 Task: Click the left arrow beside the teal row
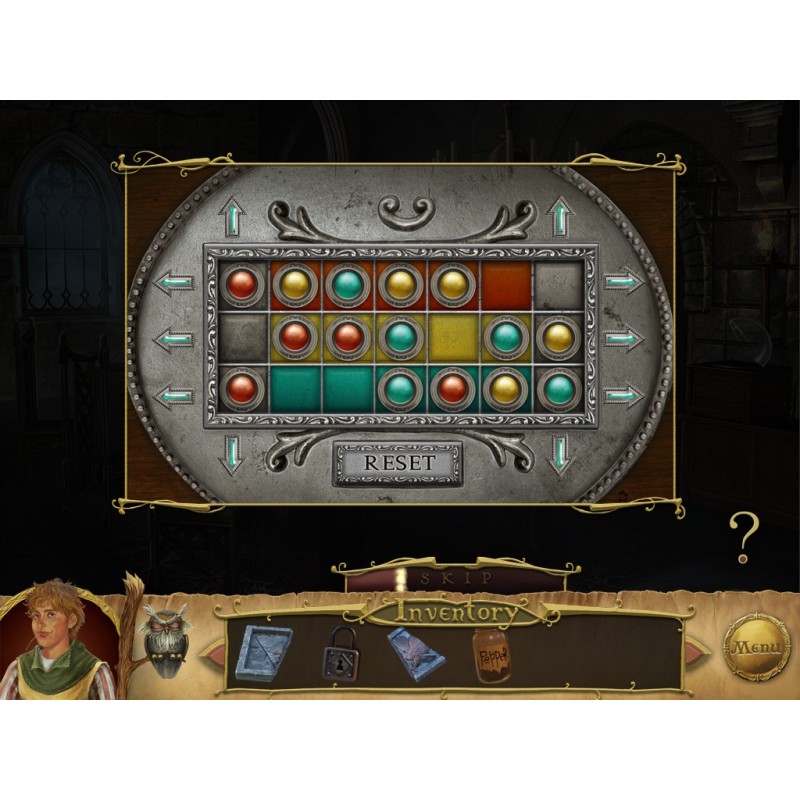[x=176, y=395]
